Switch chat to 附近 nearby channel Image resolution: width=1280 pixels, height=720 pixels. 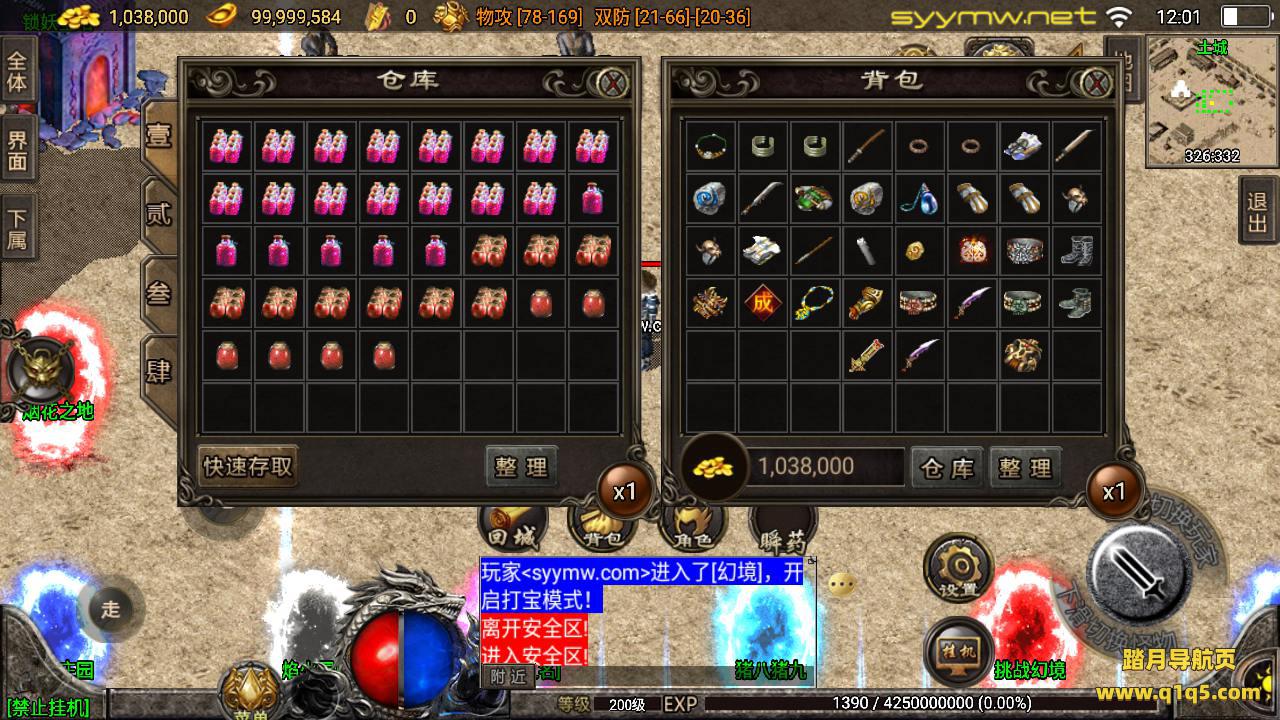point(507,676)
